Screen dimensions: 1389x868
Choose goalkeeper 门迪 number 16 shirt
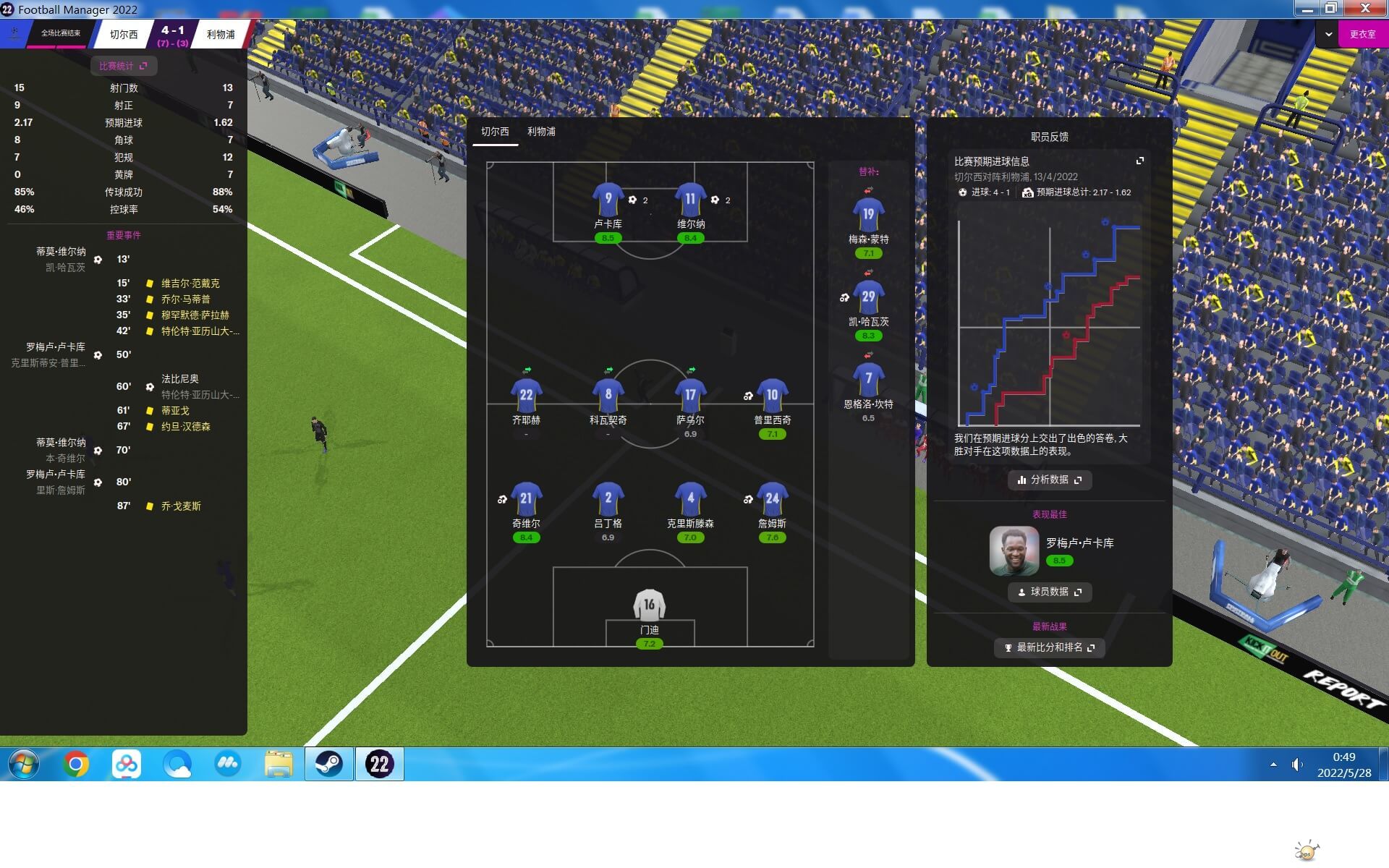[649, 605]
